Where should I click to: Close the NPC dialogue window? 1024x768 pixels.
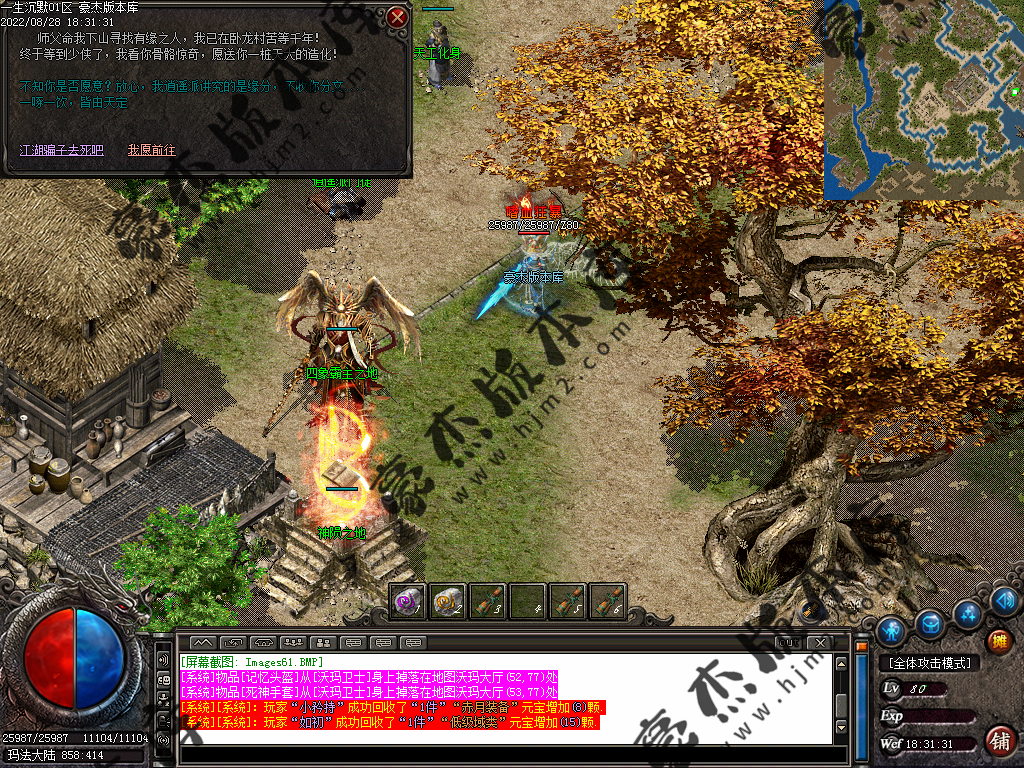[397, 17]
